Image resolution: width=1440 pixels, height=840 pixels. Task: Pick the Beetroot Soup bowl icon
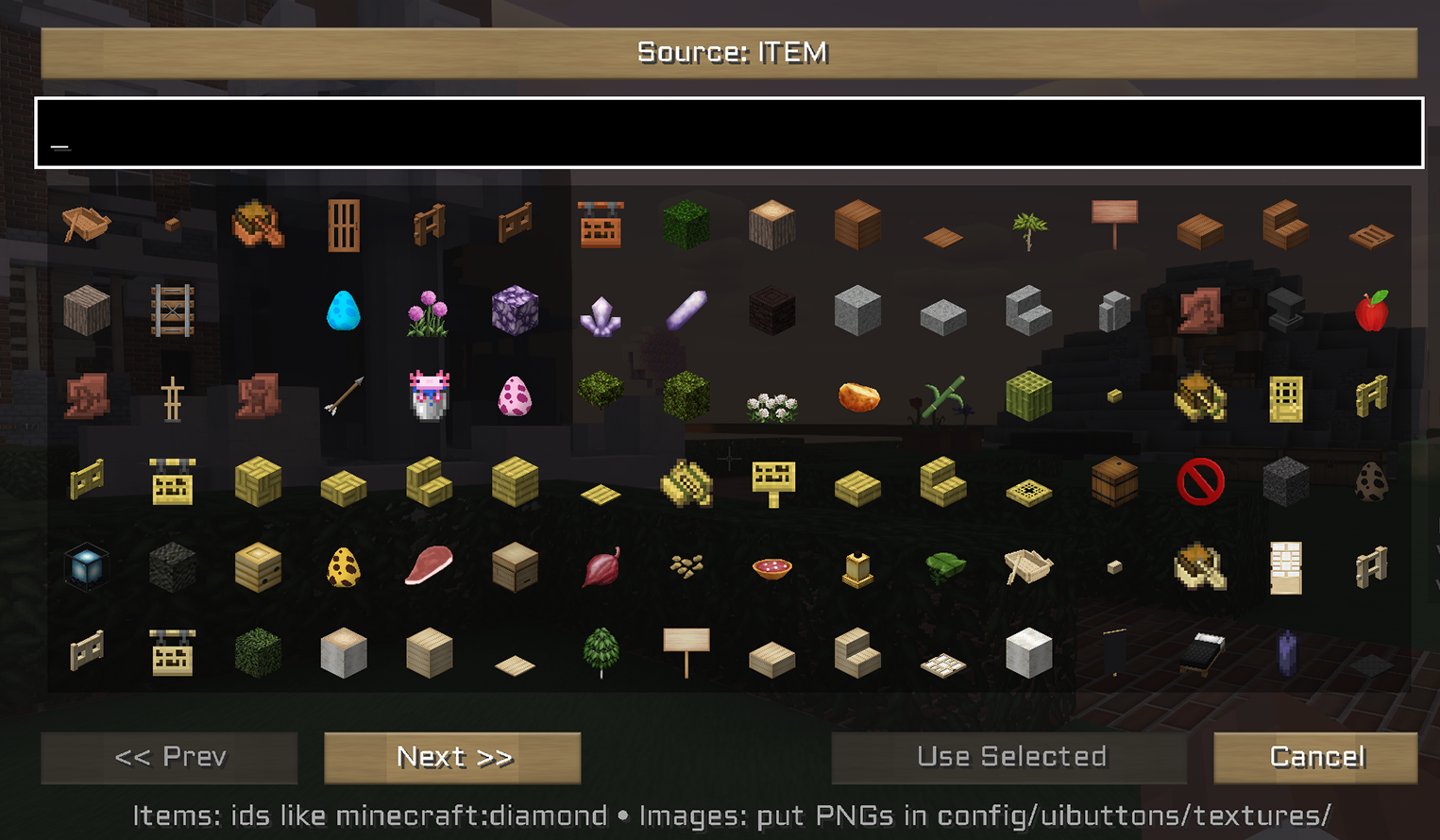[772, 566]
